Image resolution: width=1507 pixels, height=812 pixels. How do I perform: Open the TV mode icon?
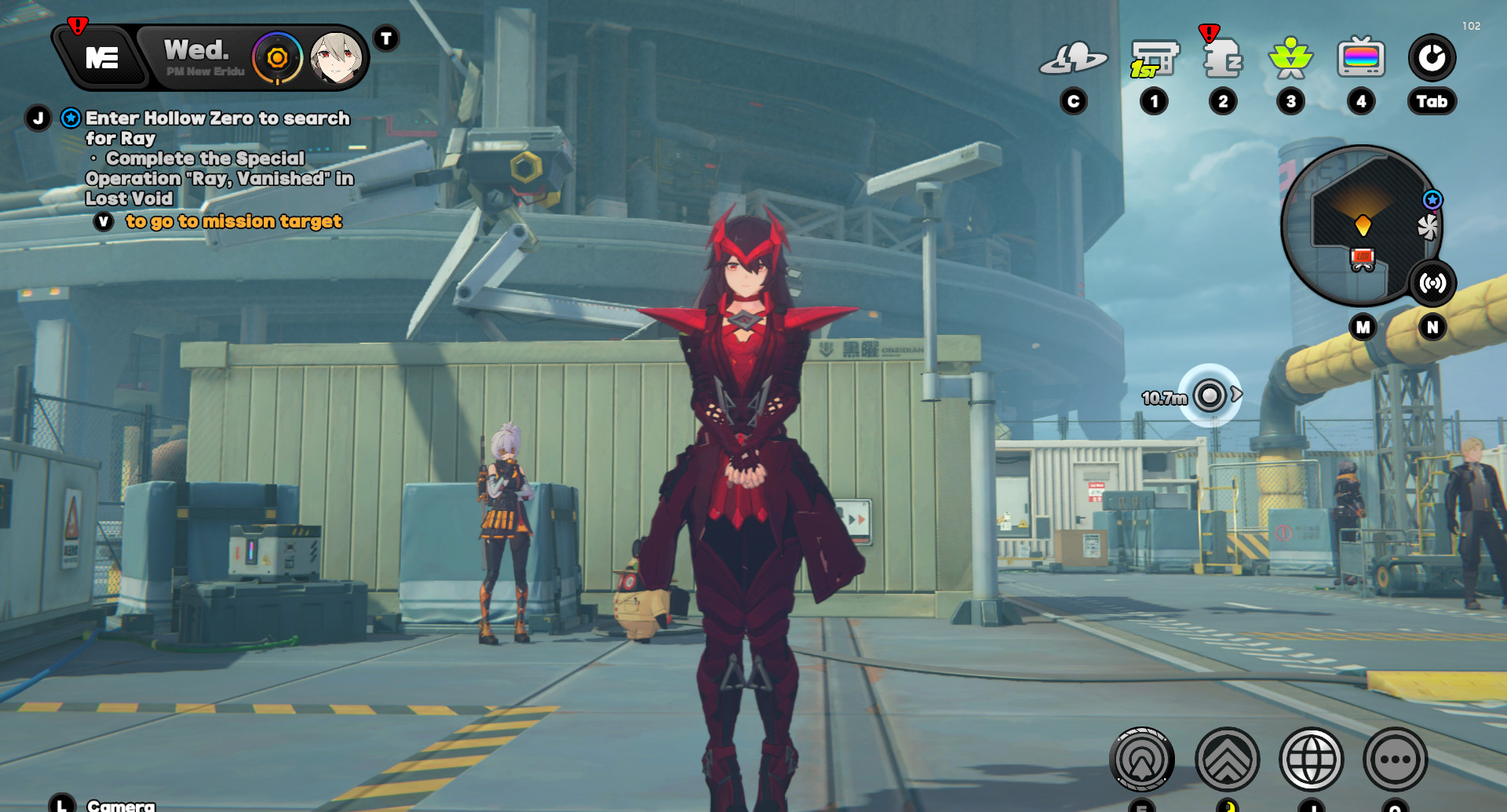pyautogui.click(x=1361, y=56)
